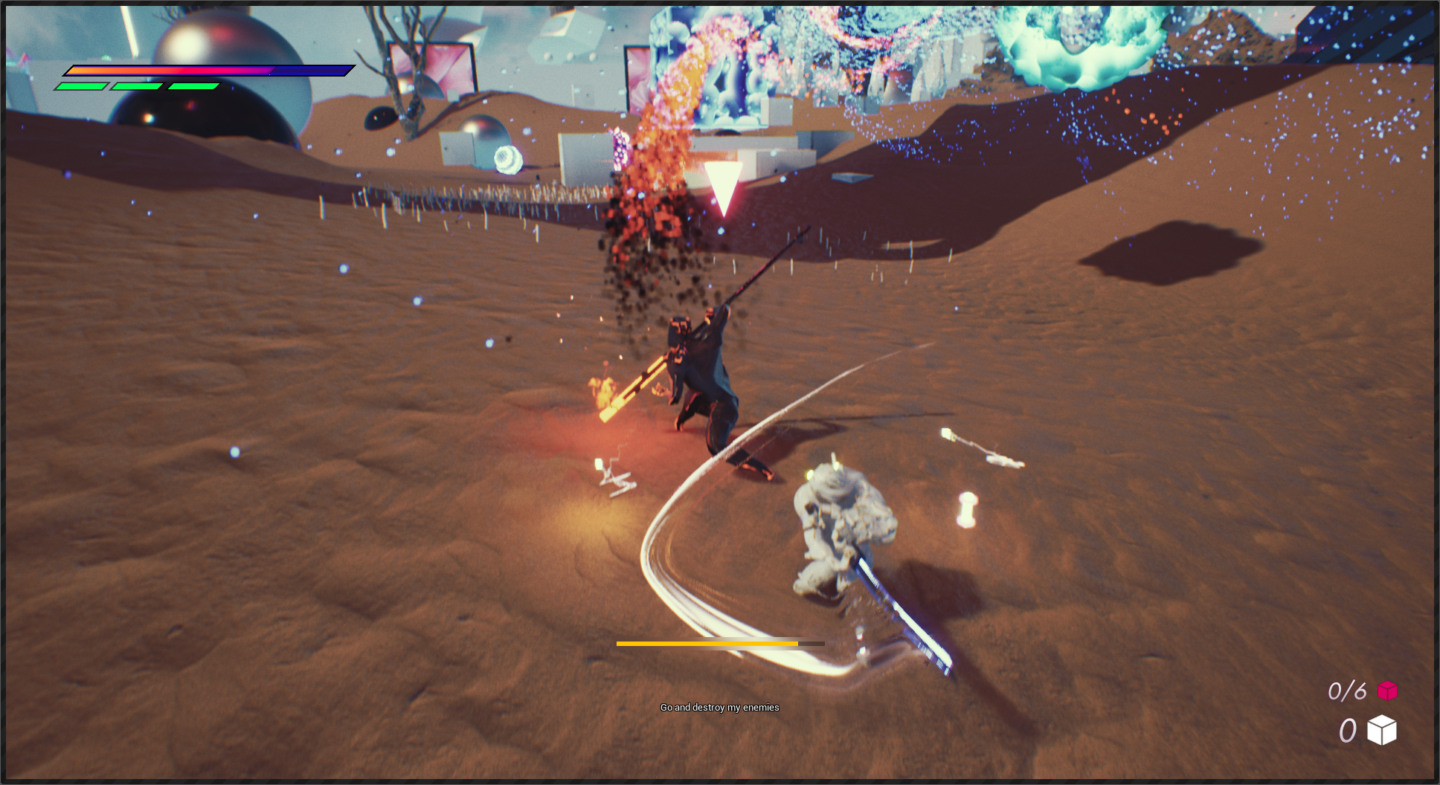Viewport: 1440px width, 785px height.
Task: Click the text Go and destroy my enemies
Action: tap(719, 707)
